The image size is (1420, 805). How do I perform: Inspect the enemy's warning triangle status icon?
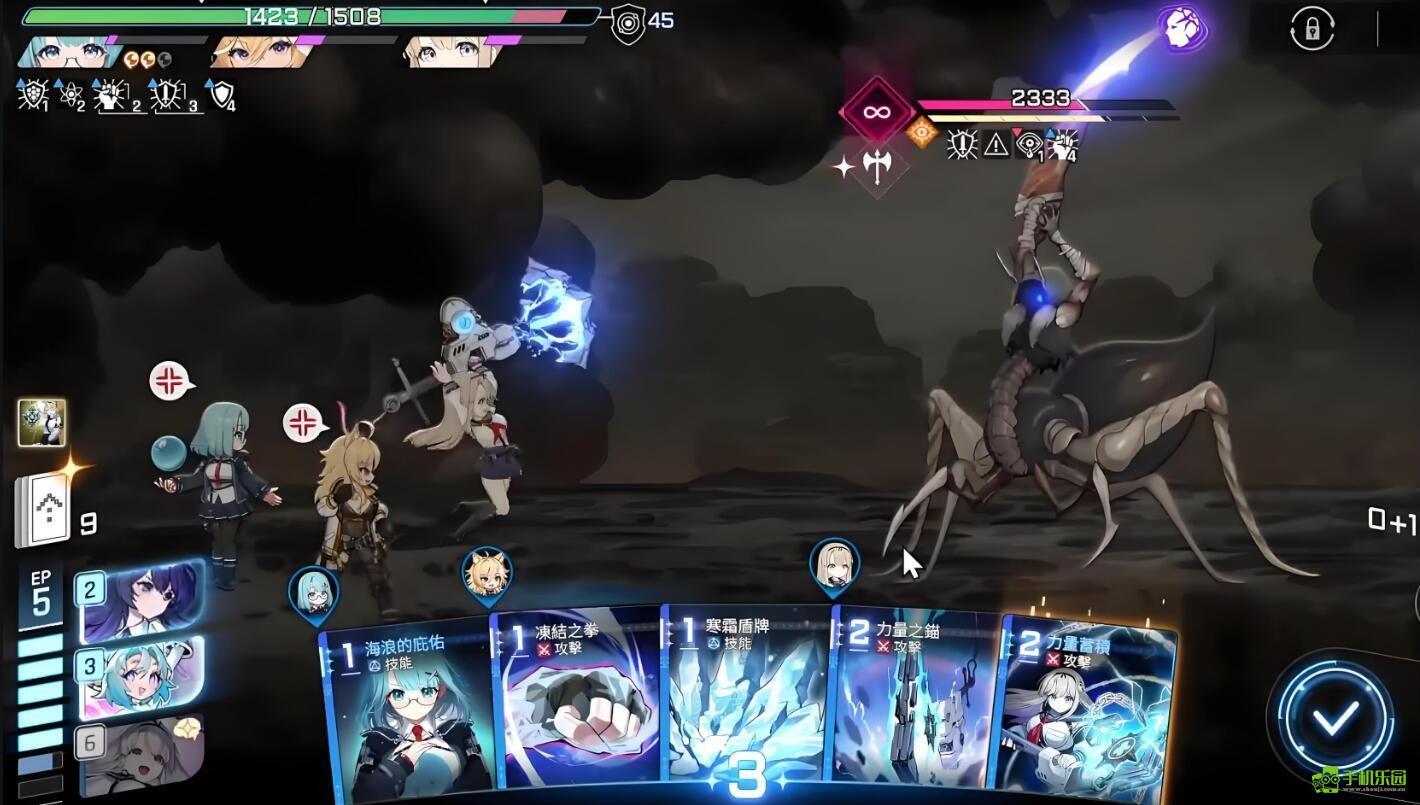(996, 145)
